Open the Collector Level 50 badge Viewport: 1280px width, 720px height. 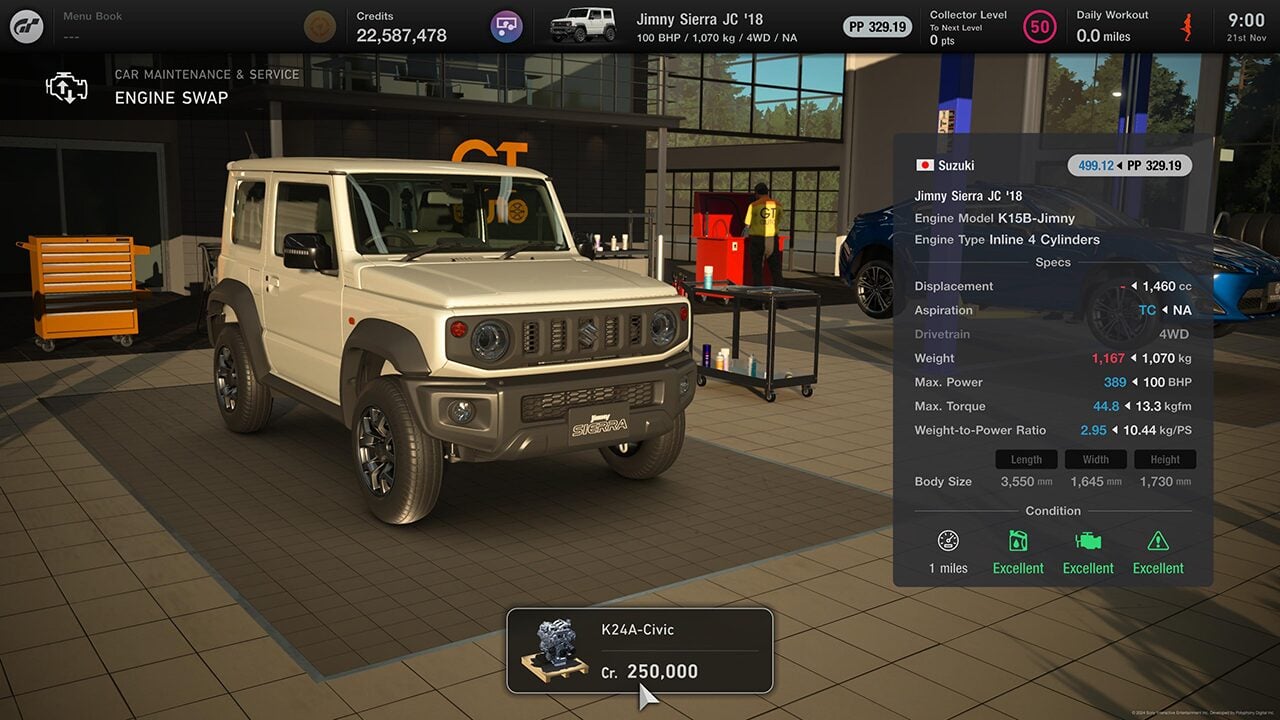tap(1040, 27)
